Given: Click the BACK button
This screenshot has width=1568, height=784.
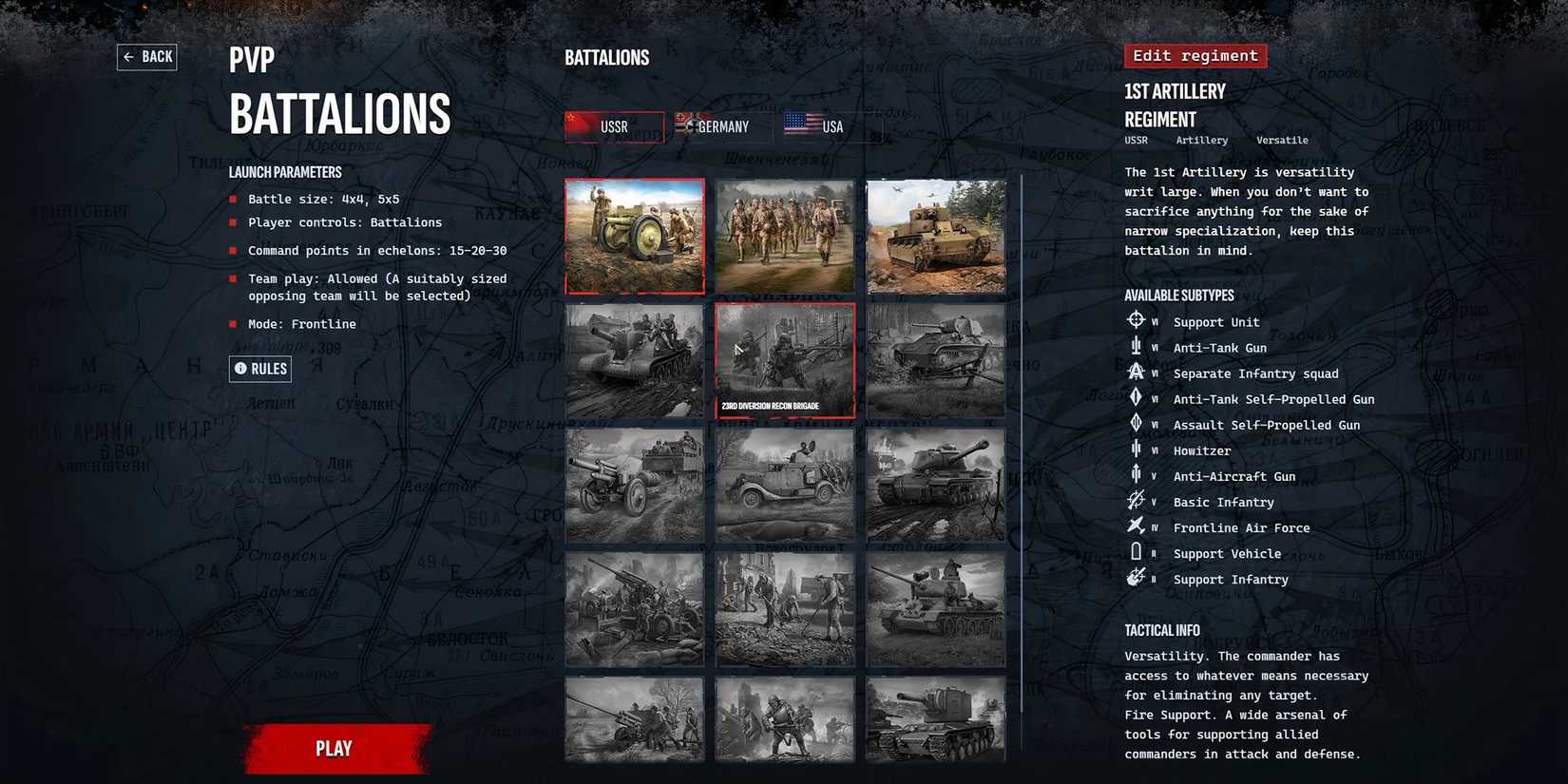Looking at the screenshot, I should (146, 56).
